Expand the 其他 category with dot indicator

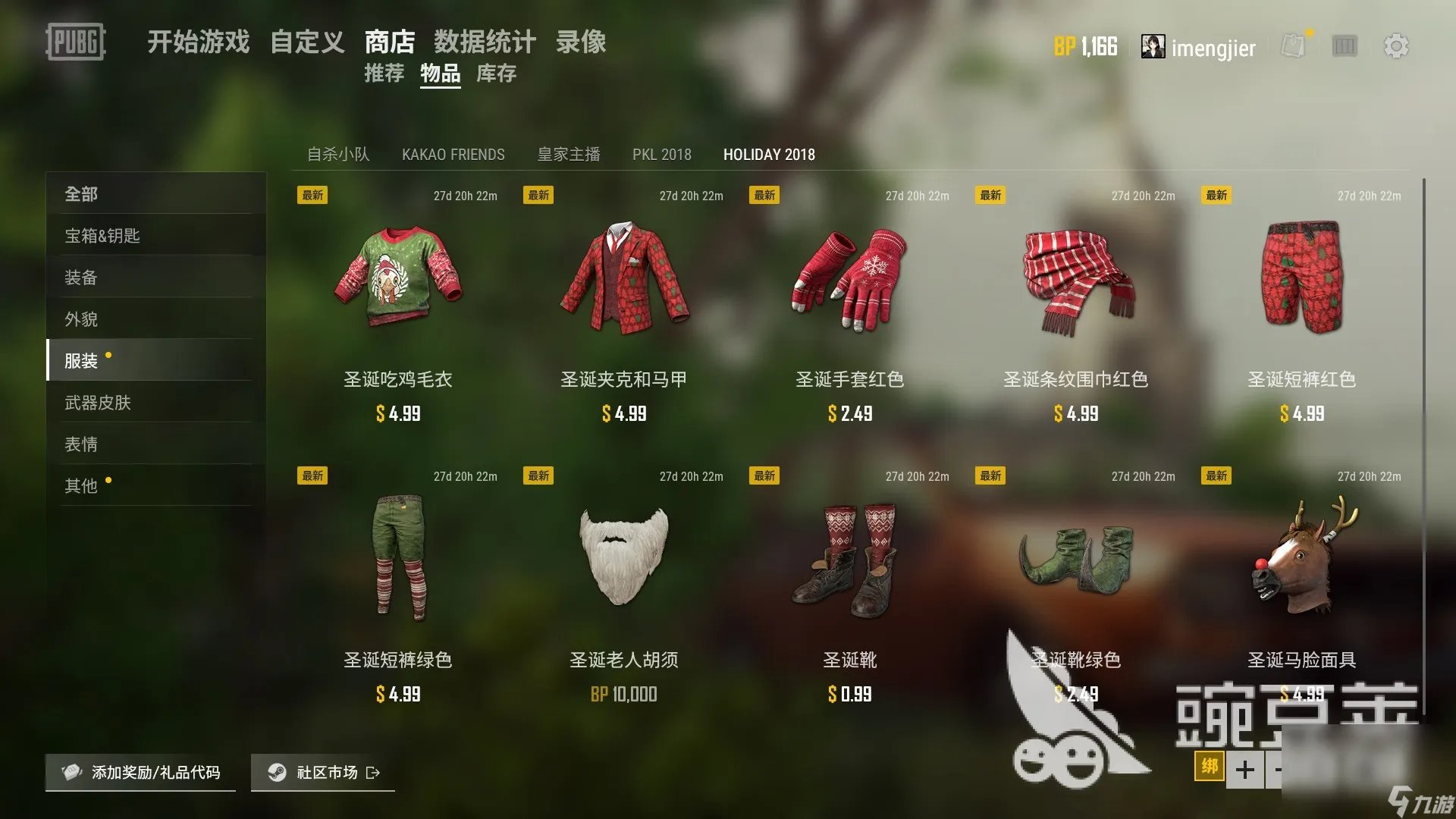pos(80,486)
